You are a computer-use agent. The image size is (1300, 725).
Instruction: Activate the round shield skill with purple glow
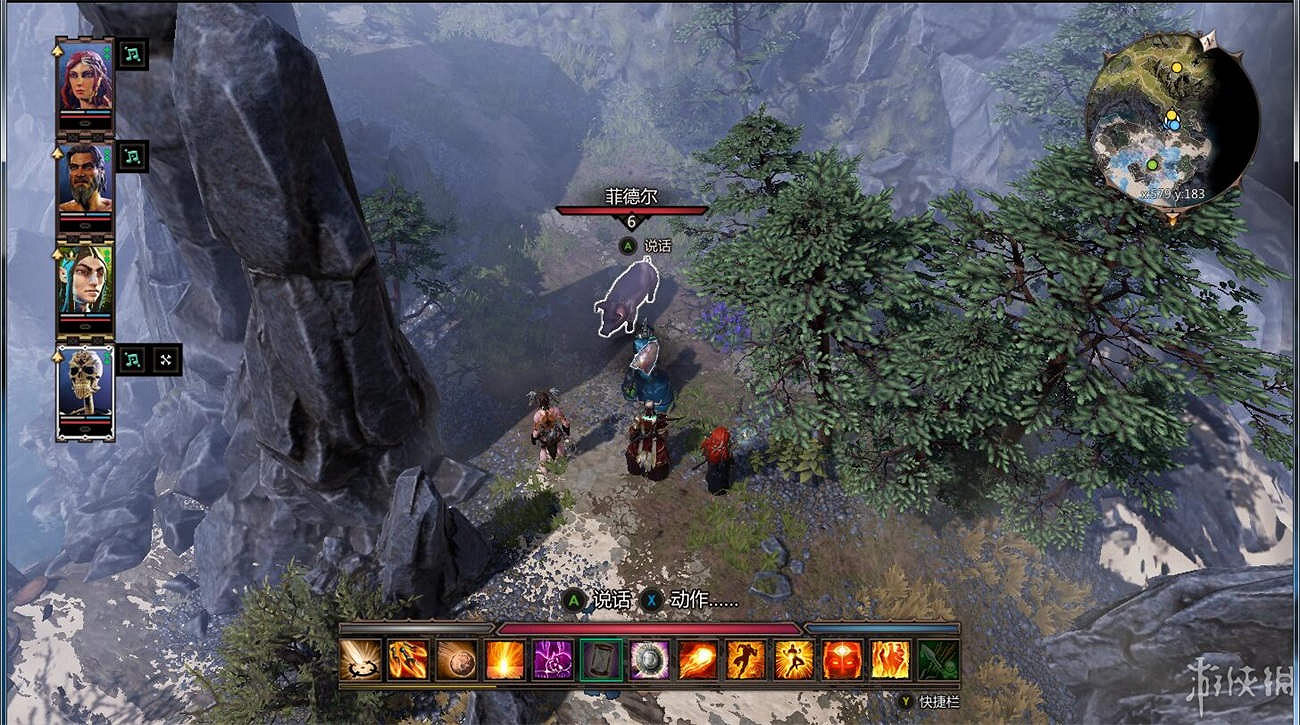(649, 660)
